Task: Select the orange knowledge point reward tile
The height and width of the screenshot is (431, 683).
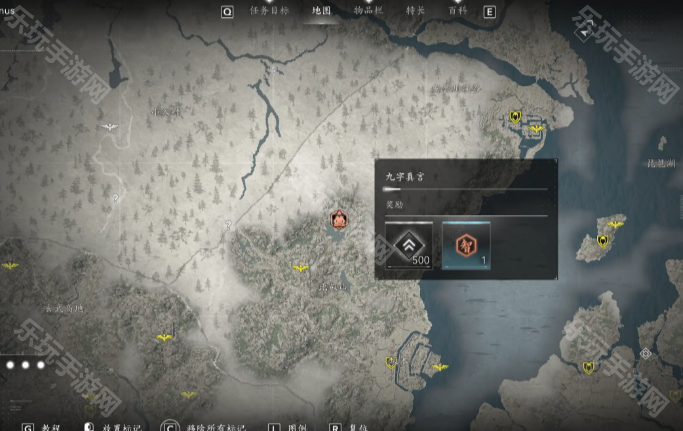Action: point(466,246)
